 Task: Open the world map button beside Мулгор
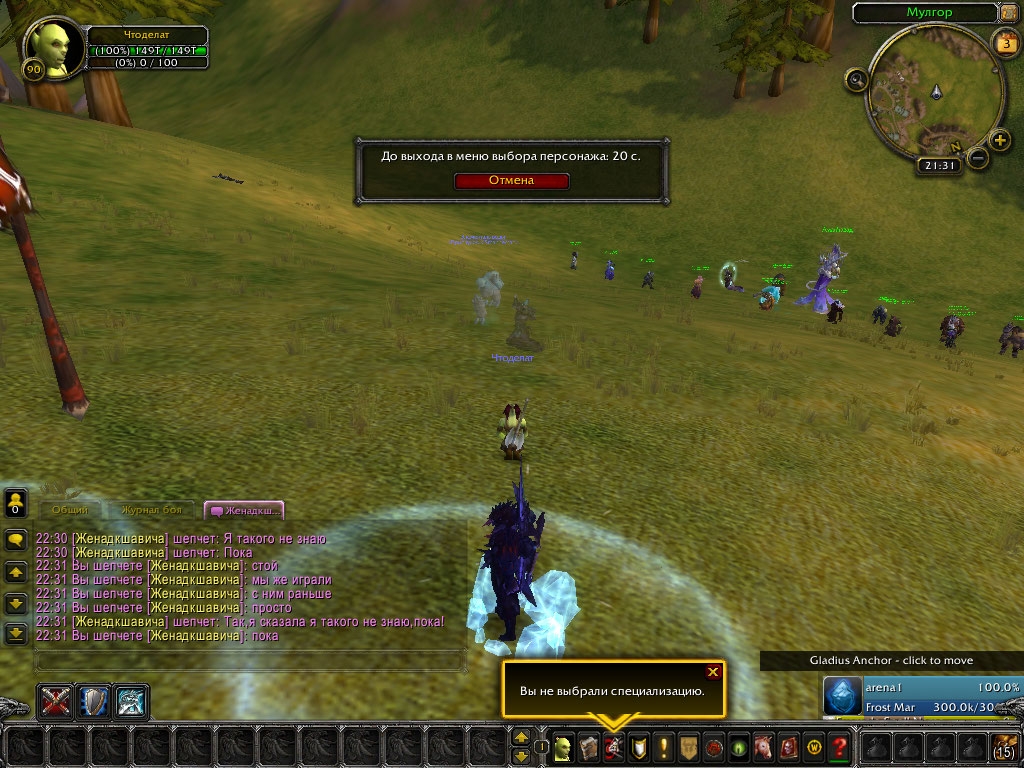[x=1009, y=13]
